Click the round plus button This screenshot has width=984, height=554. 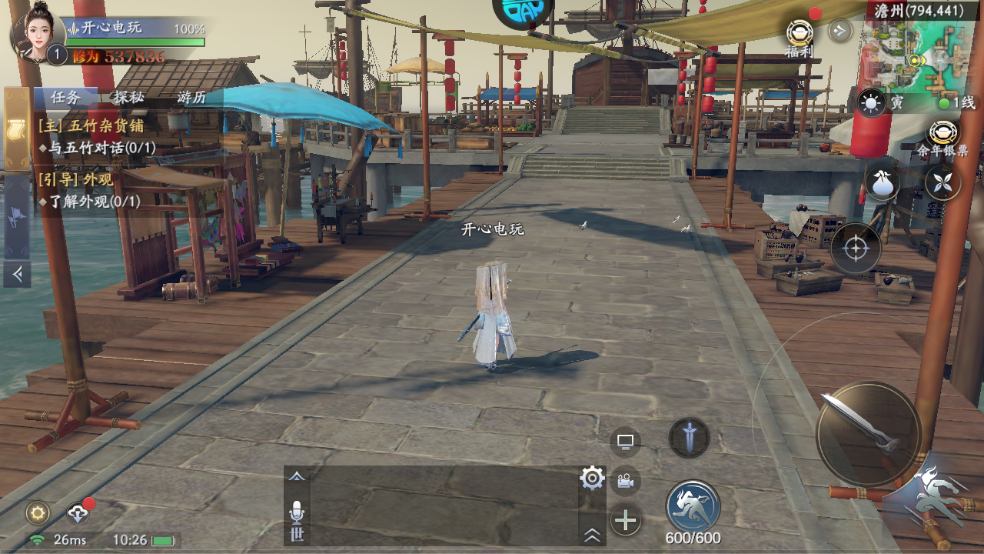click(626, 520)
